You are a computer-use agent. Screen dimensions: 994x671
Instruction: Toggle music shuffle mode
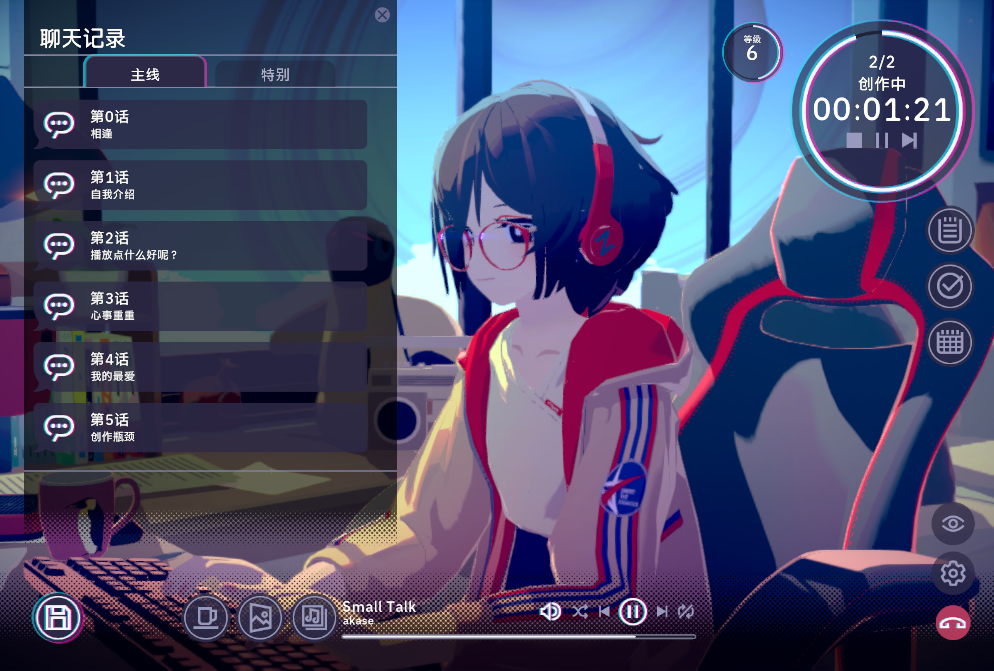tap(580, 611)
